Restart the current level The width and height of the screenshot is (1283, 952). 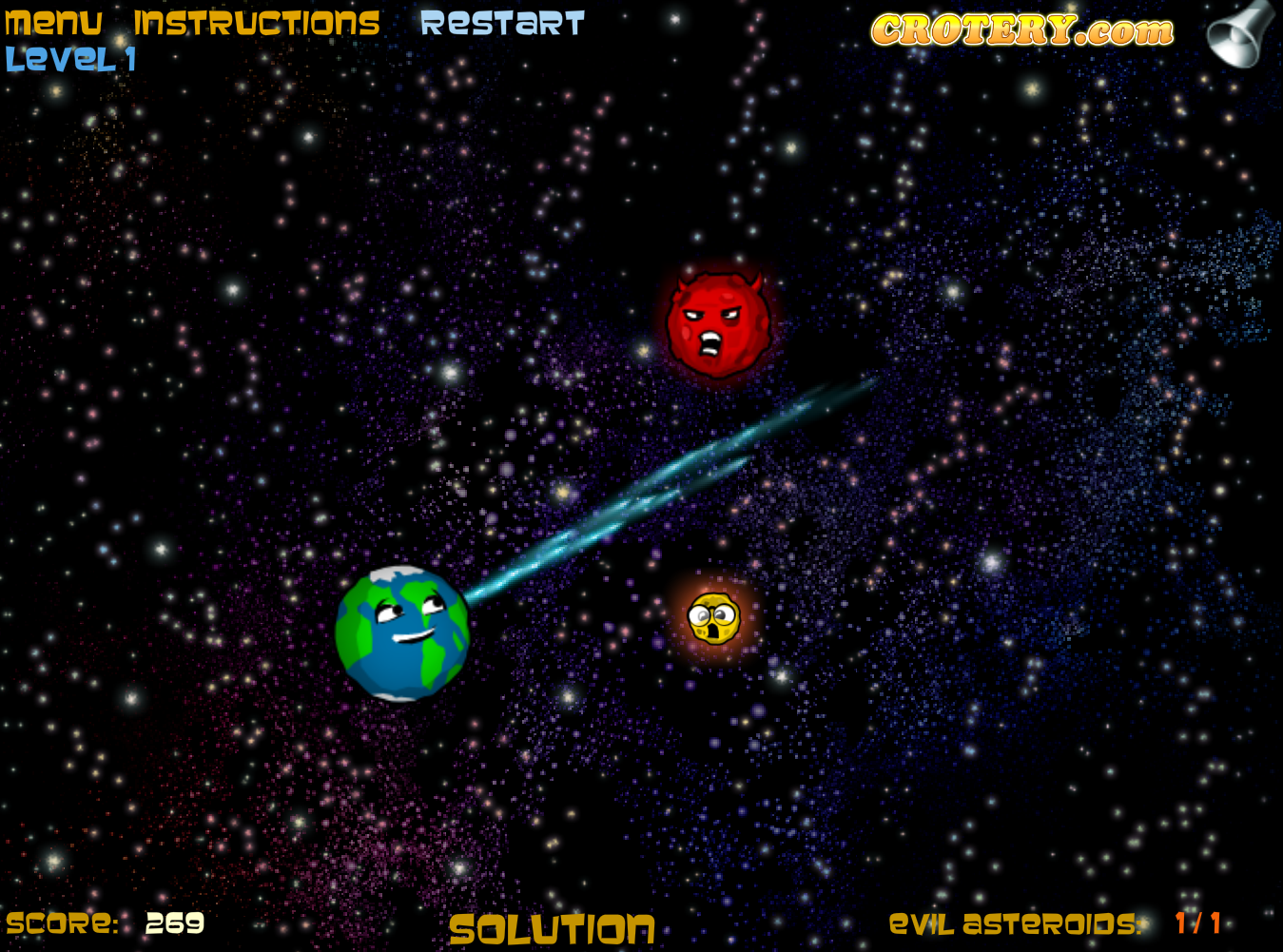504,24
